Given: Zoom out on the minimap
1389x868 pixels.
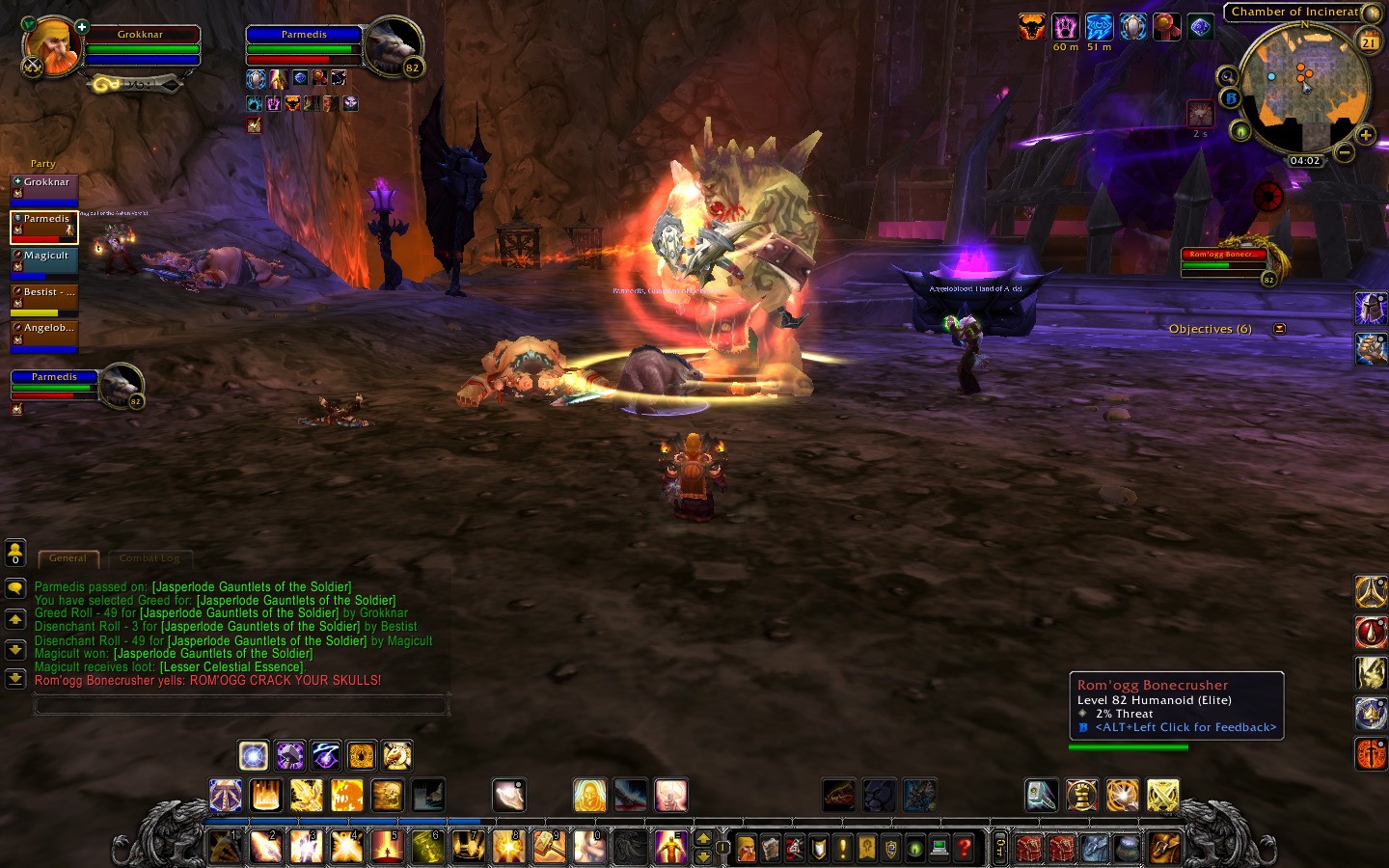Looking at the screenshot, I should click(1345, 152).
